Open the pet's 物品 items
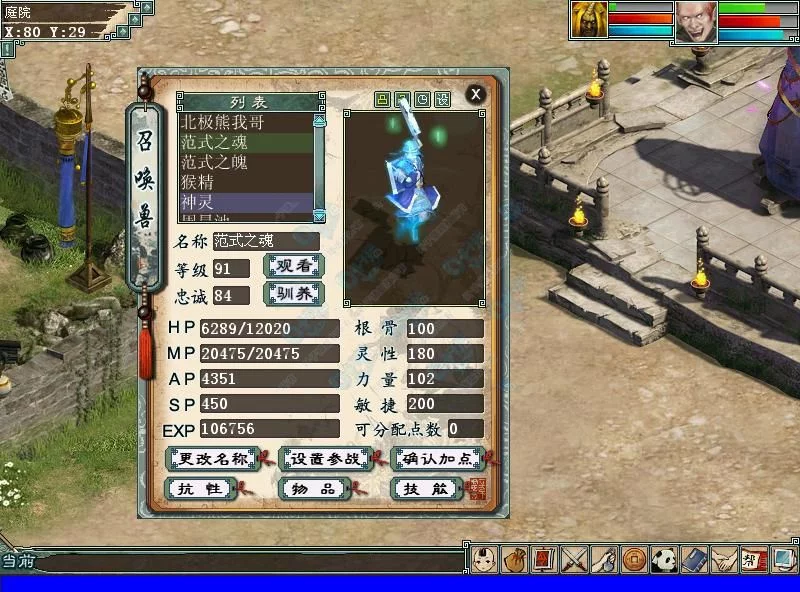 coord(312,489)
